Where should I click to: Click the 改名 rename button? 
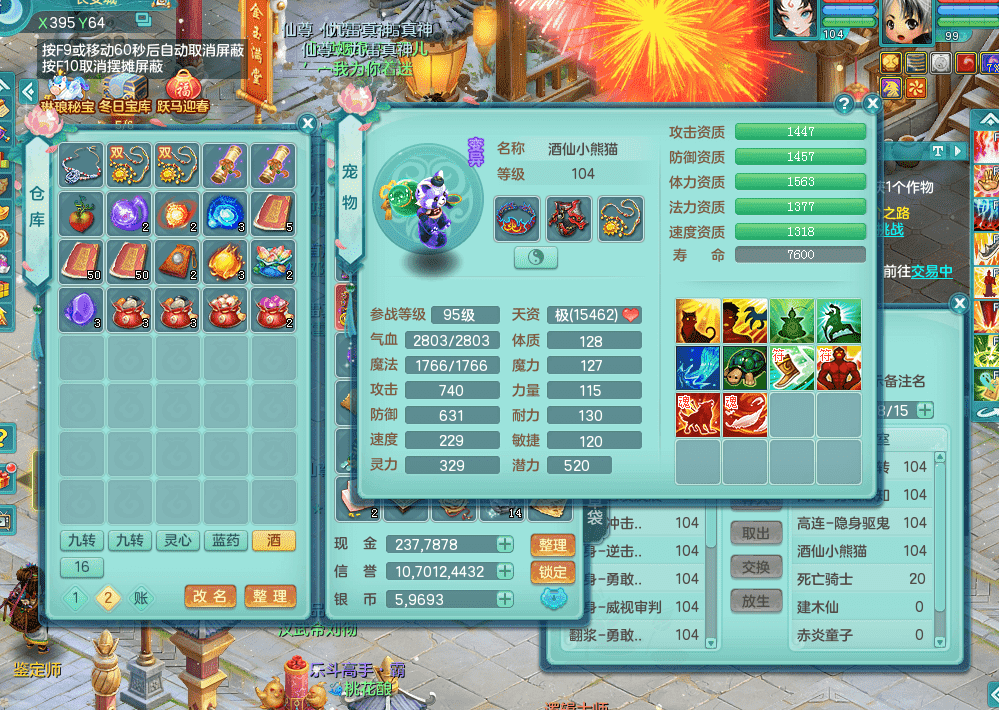pyautogui.click(x=210, y=596)
